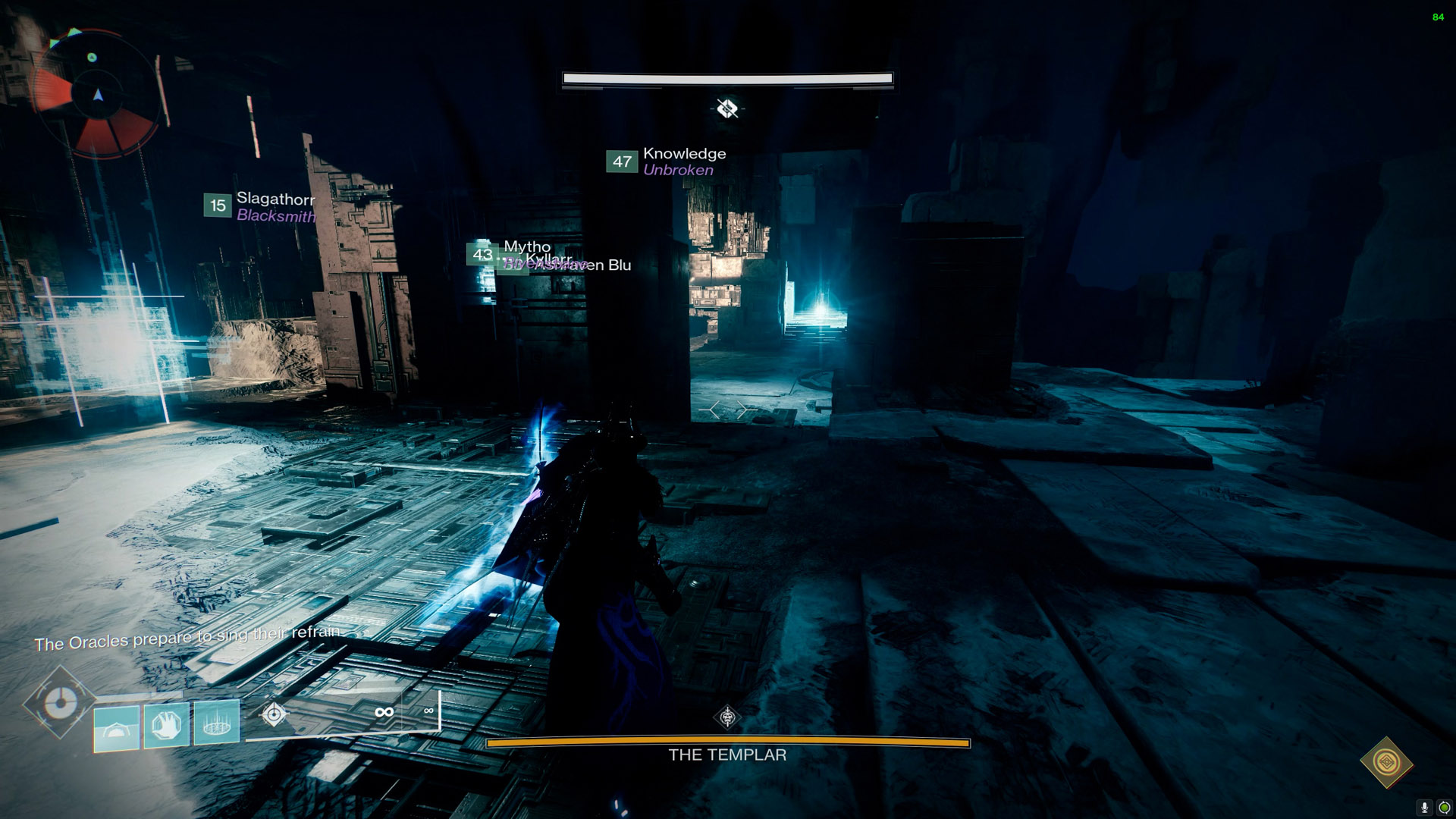Use the dome barricade class ability
Screen dimensions: 1456x819
117,728
